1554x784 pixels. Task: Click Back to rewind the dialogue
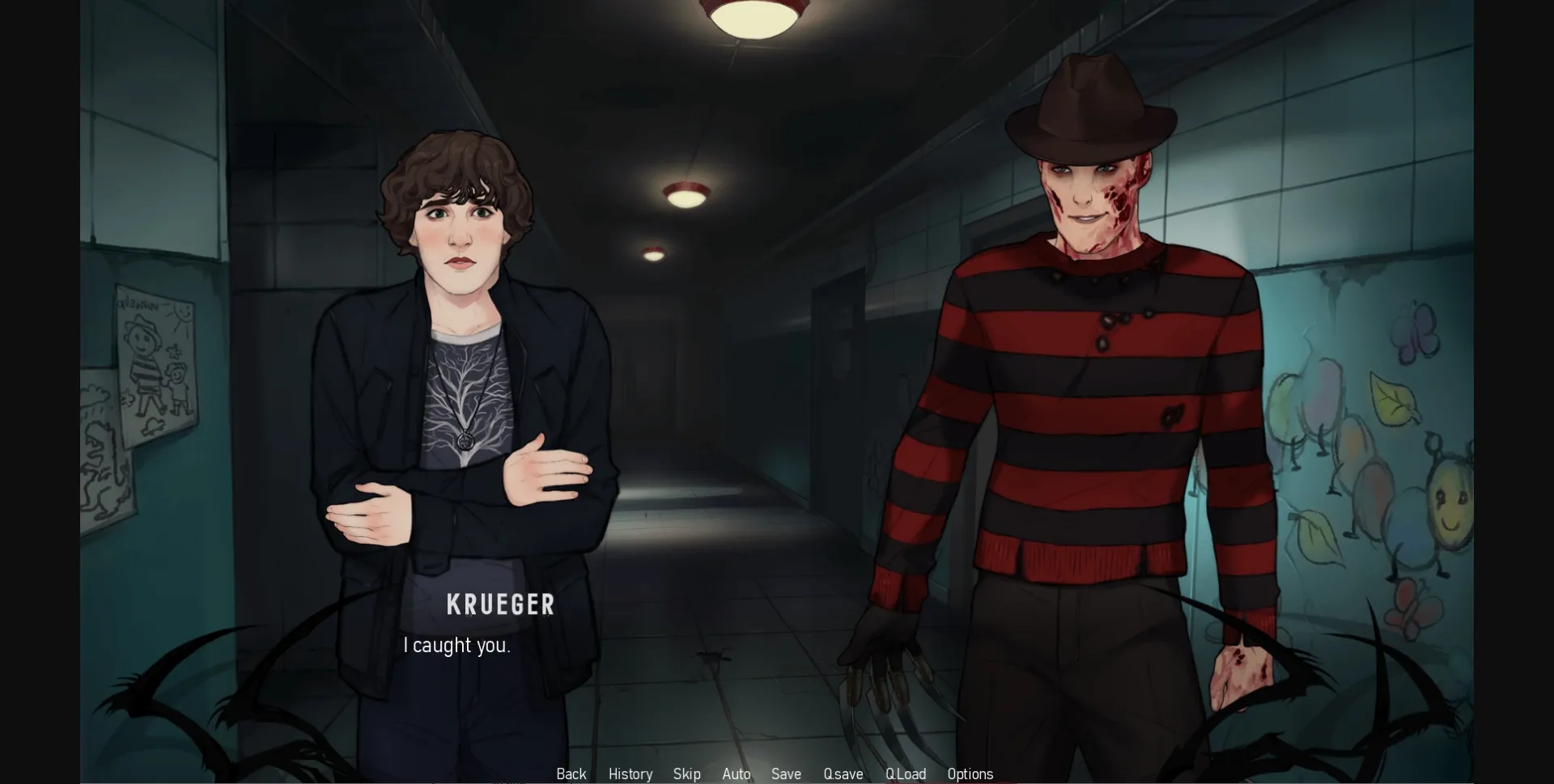coord(571,774)
